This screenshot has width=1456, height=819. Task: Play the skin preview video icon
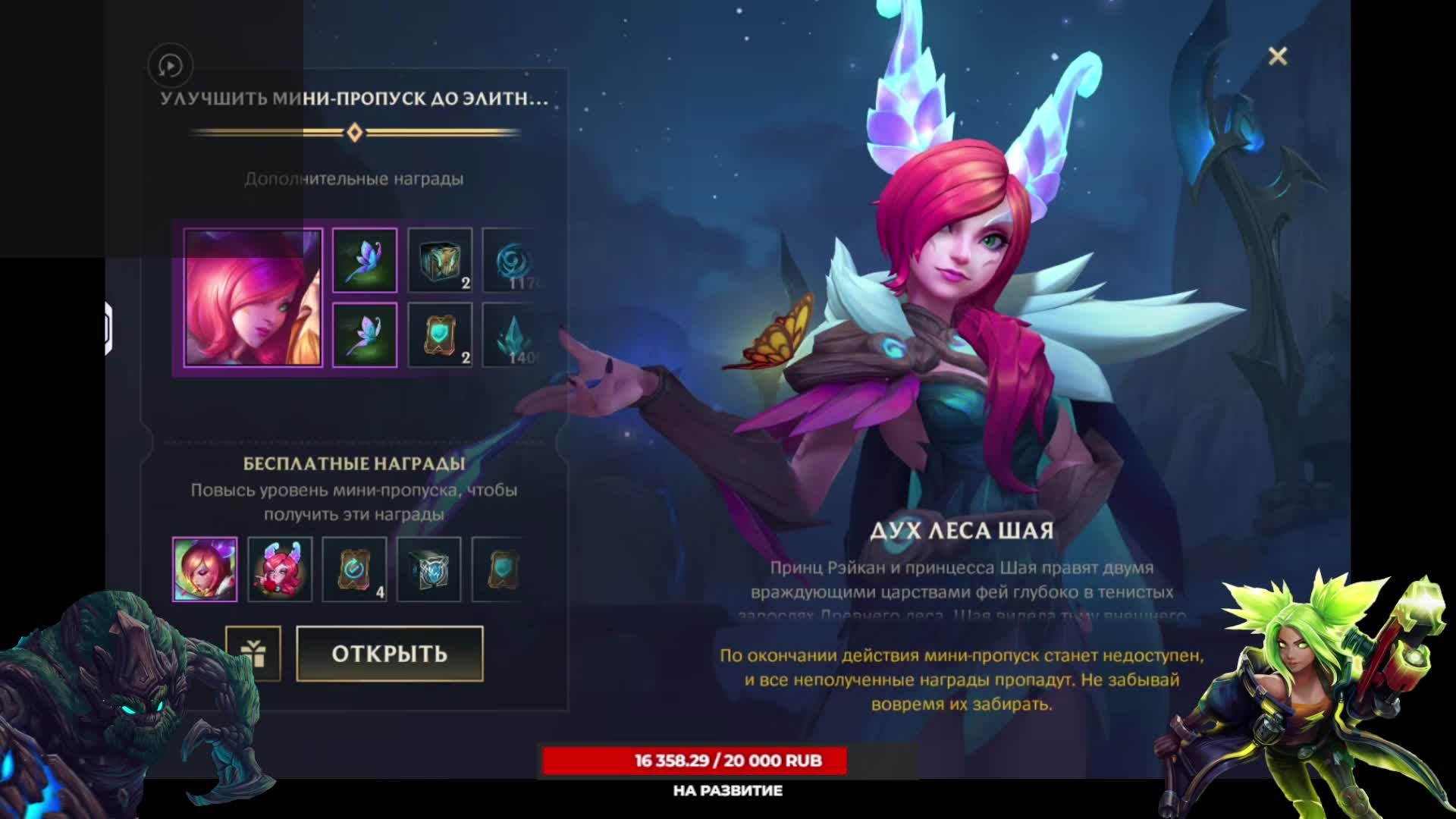tap(170, 66)
